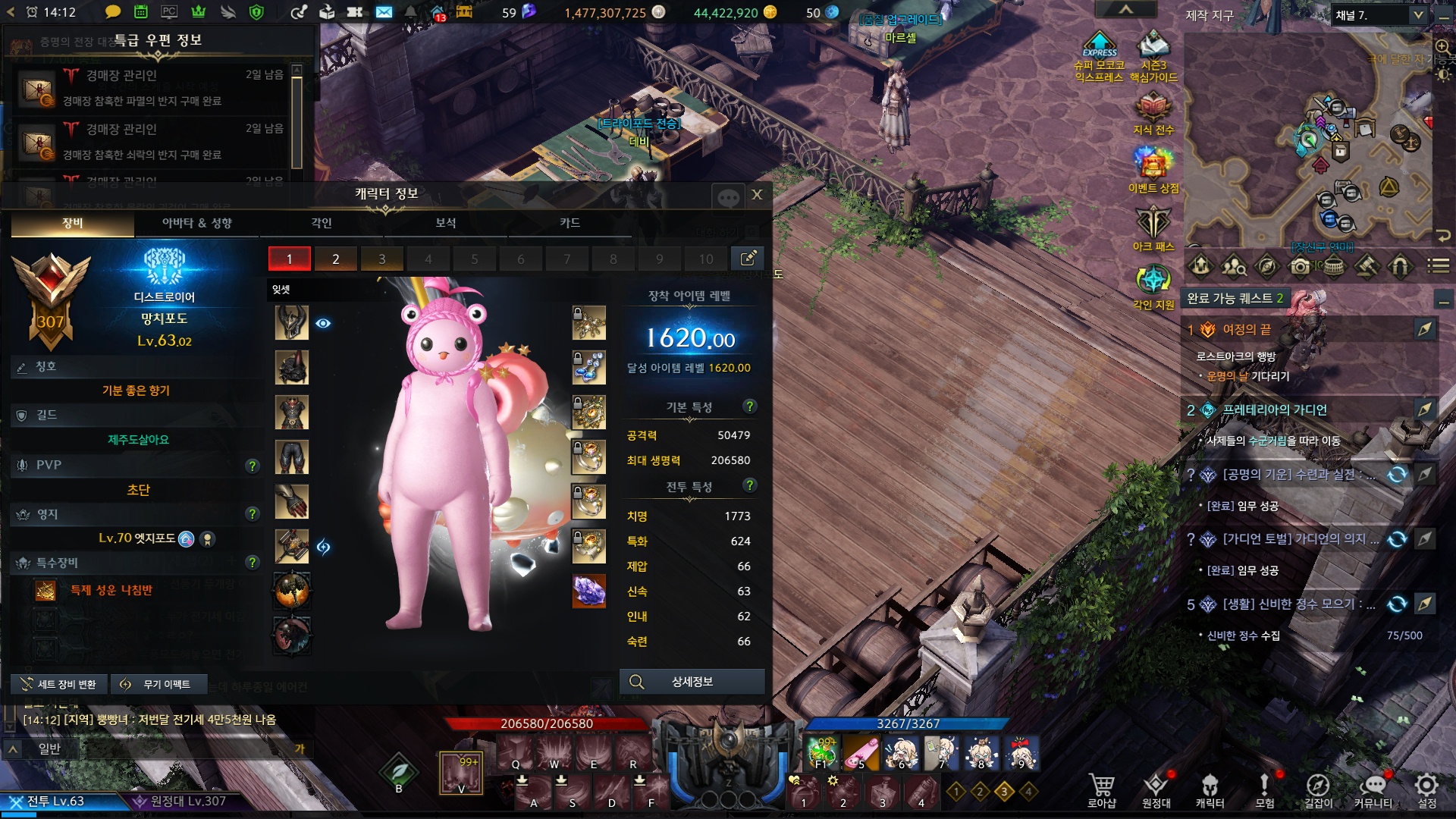Select equipment preset 2

pyautogui.click(x=335, y=259)
